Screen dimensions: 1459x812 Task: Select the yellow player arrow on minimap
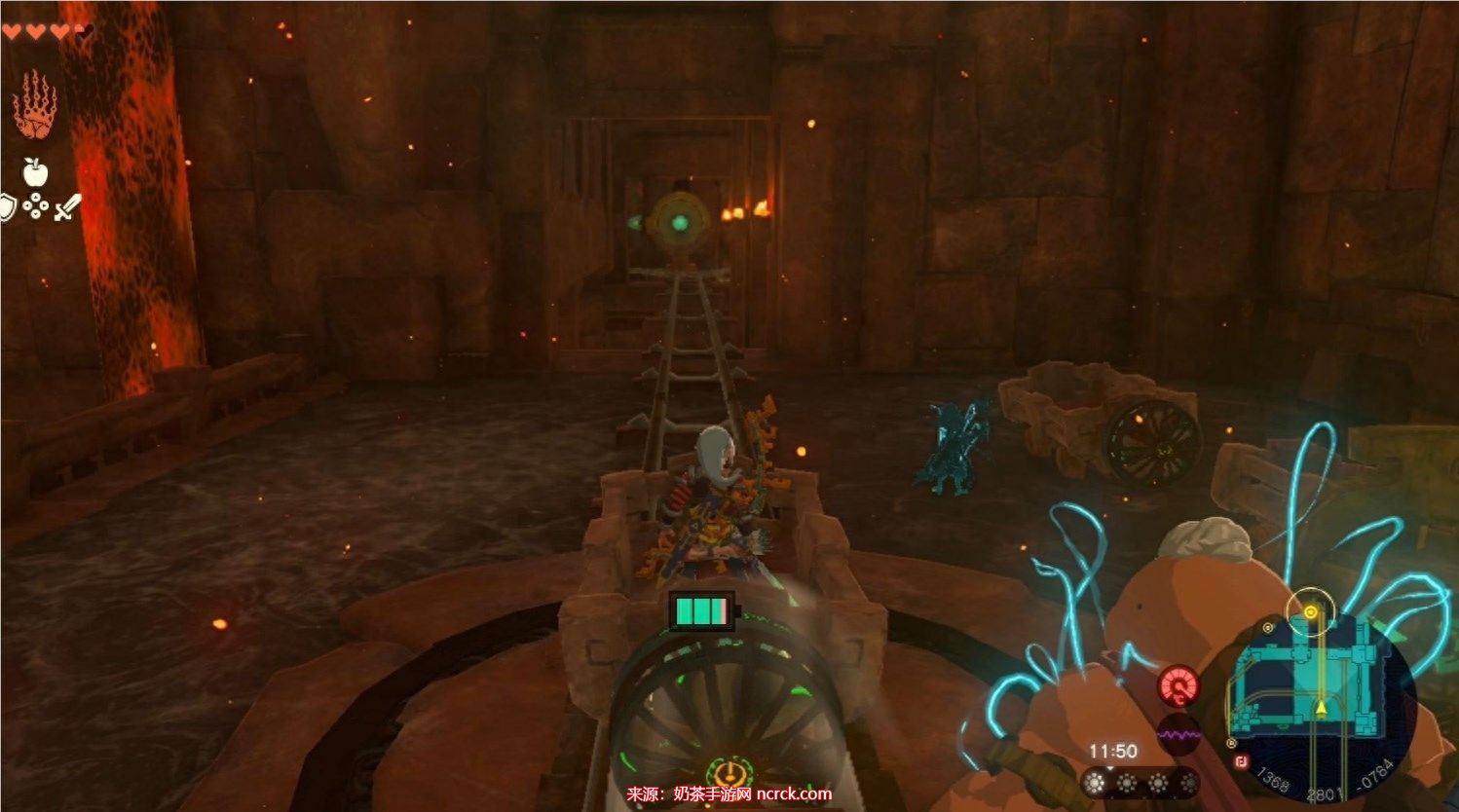tap(1321, 706)
